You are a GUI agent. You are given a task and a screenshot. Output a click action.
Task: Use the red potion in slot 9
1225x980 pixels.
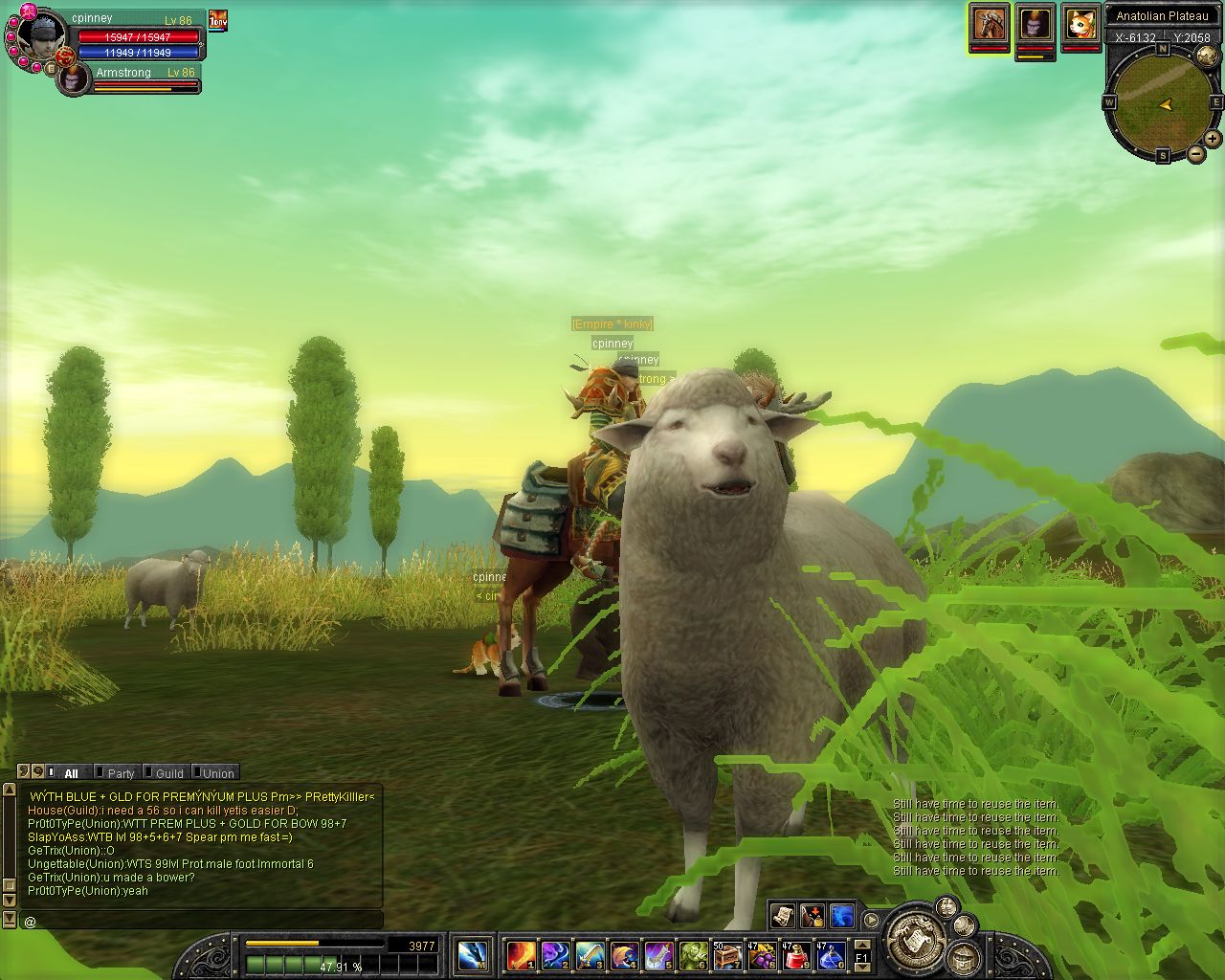point(797,954)
